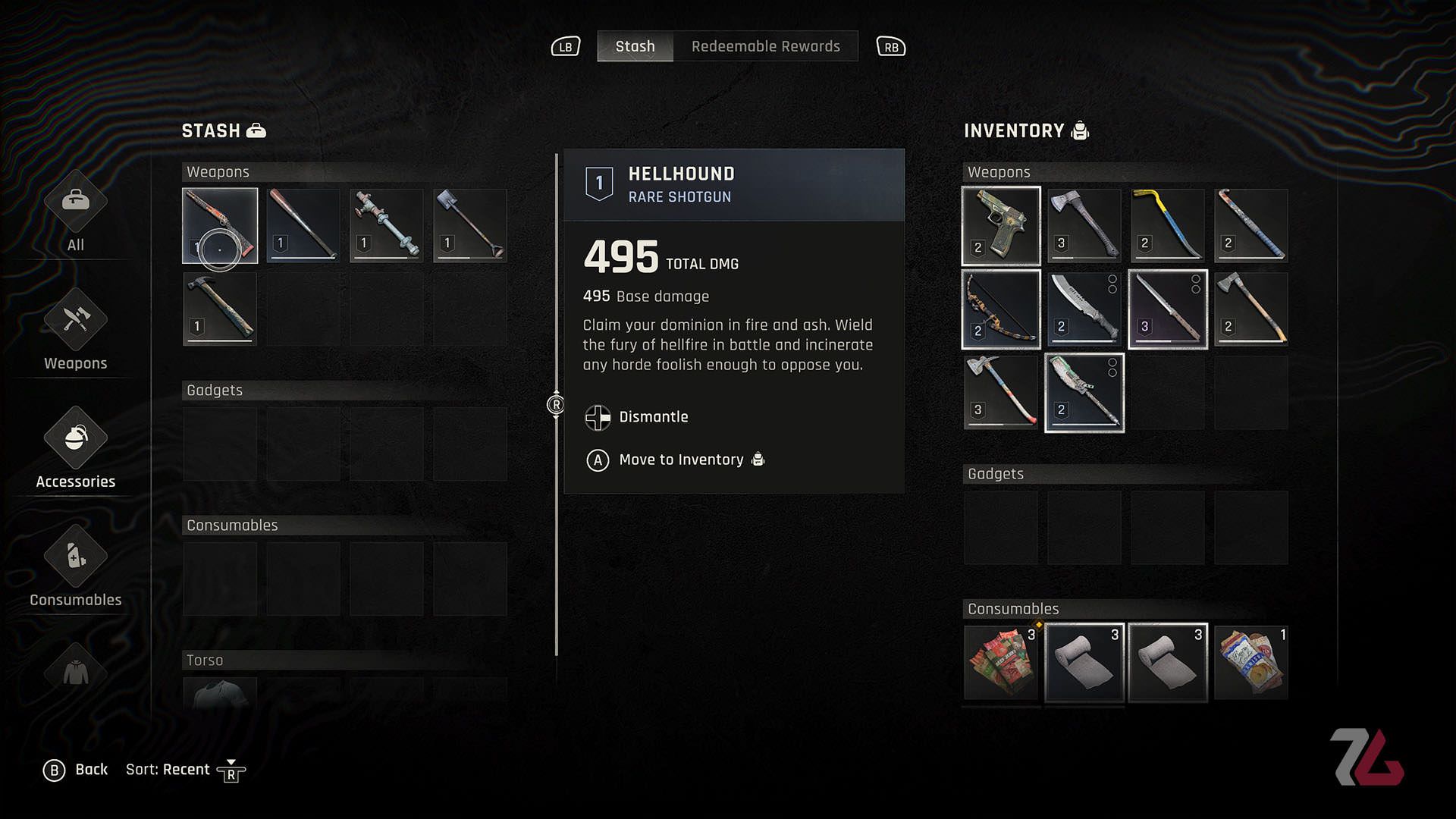1456x819 pixels.
Task: Choose the hammer in stash
Action: (x=220, y=309)
